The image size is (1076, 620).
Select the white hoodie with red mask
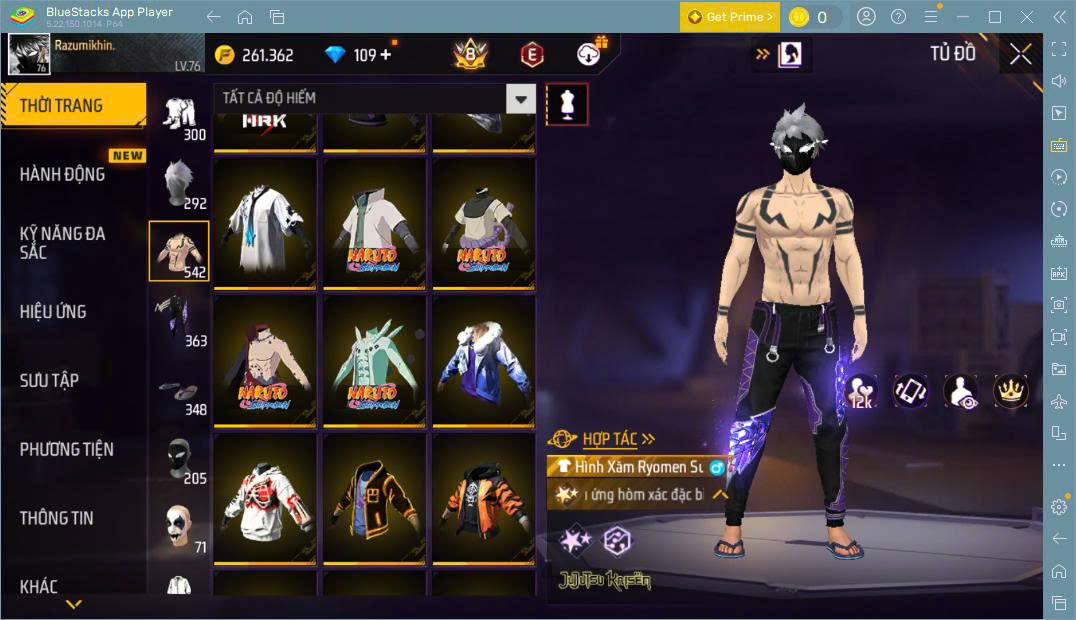265,498
